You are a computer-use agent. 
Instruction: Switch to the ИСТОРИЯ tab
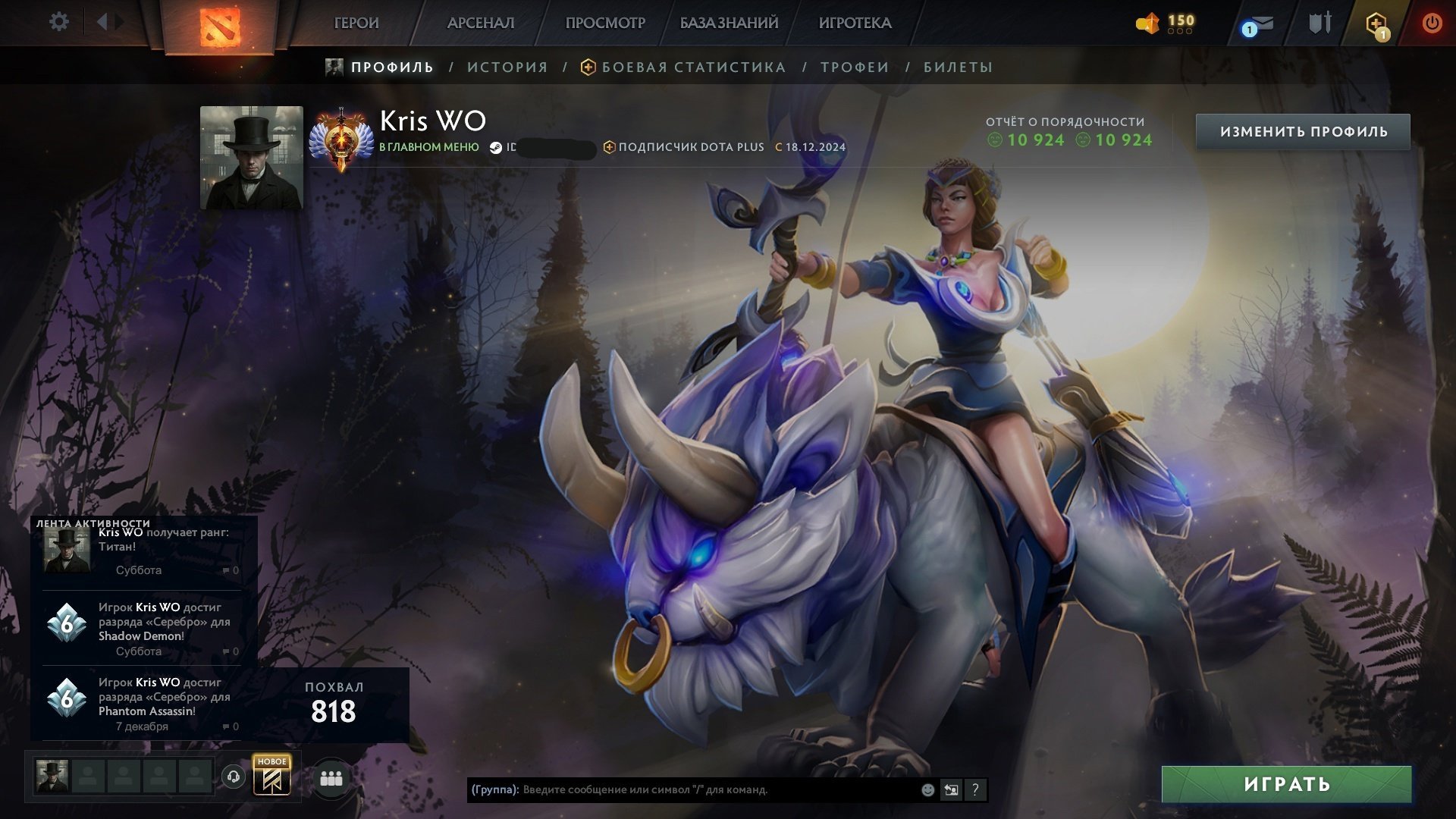[507, 67]
